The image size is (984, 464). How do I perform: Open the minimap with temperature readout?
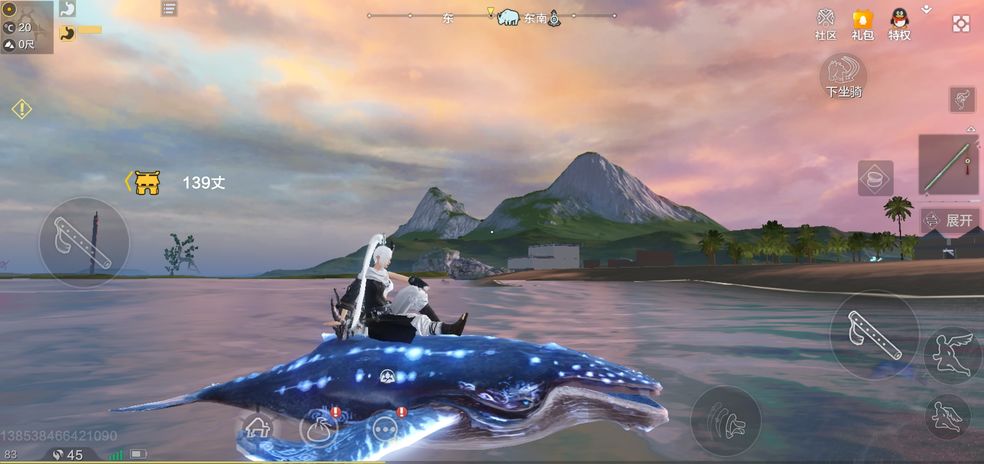(x=26, y=27)
